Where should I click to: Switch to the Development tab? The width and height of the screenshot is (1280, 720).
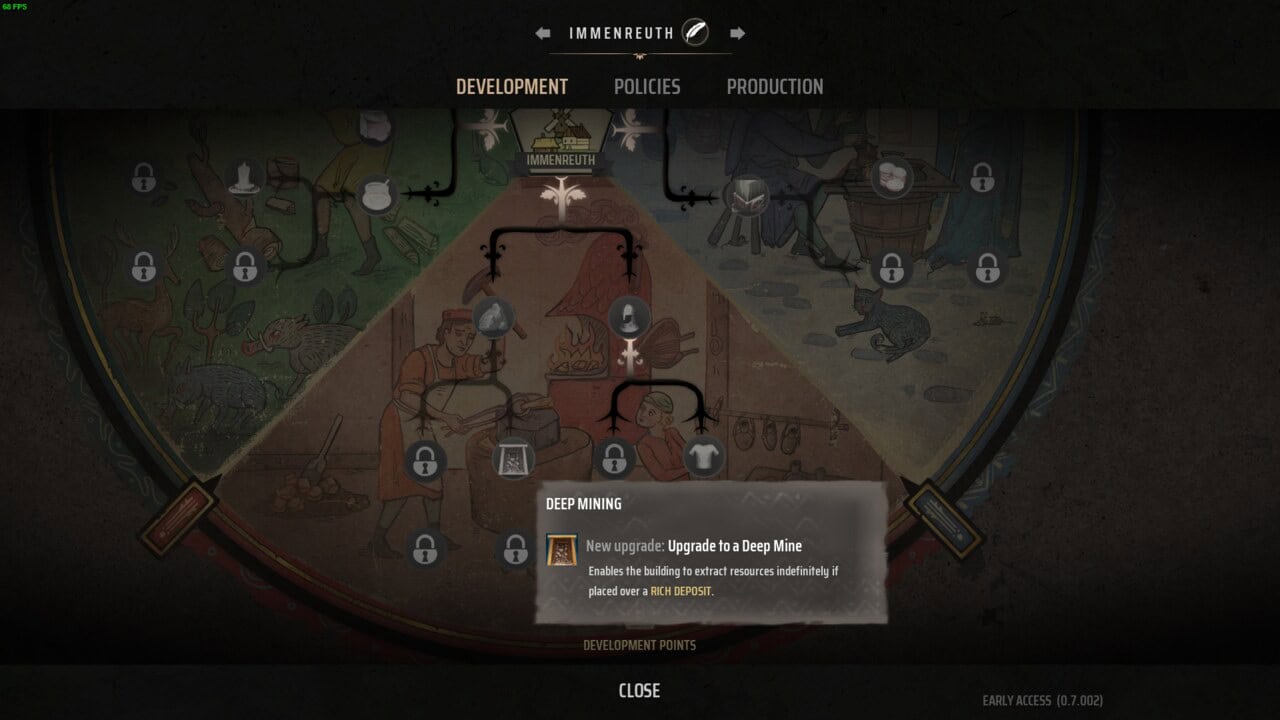tap(511, 87)
